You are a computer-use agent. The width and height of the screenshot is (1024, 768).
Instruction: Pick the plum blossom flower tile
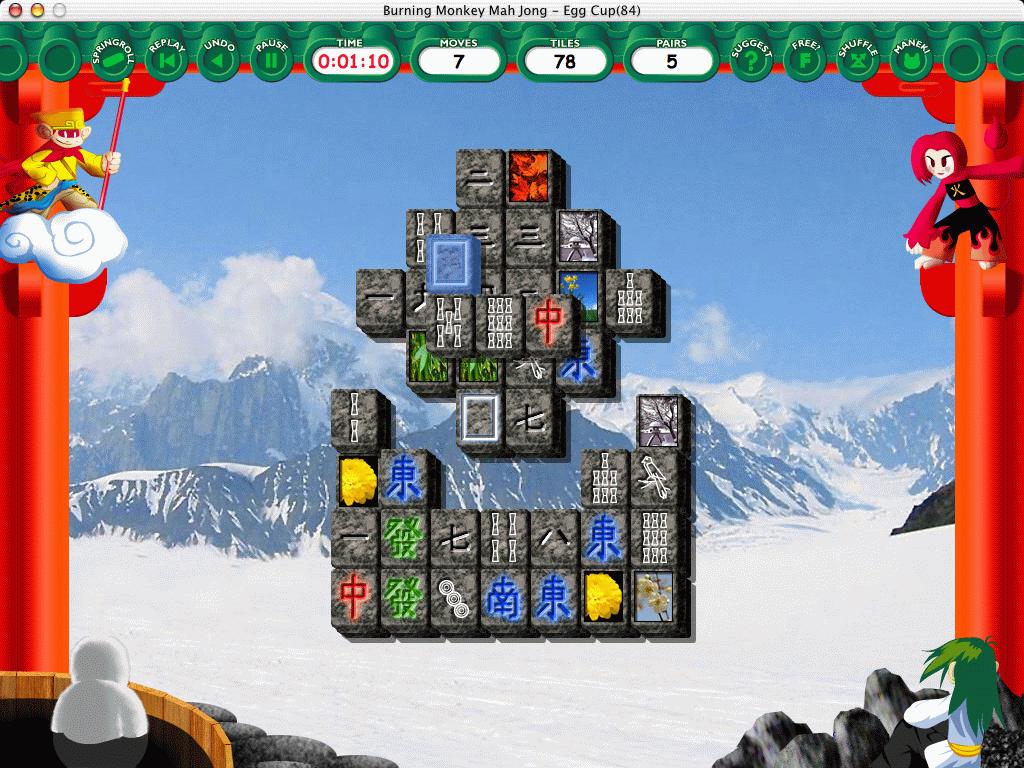[654, 596]
